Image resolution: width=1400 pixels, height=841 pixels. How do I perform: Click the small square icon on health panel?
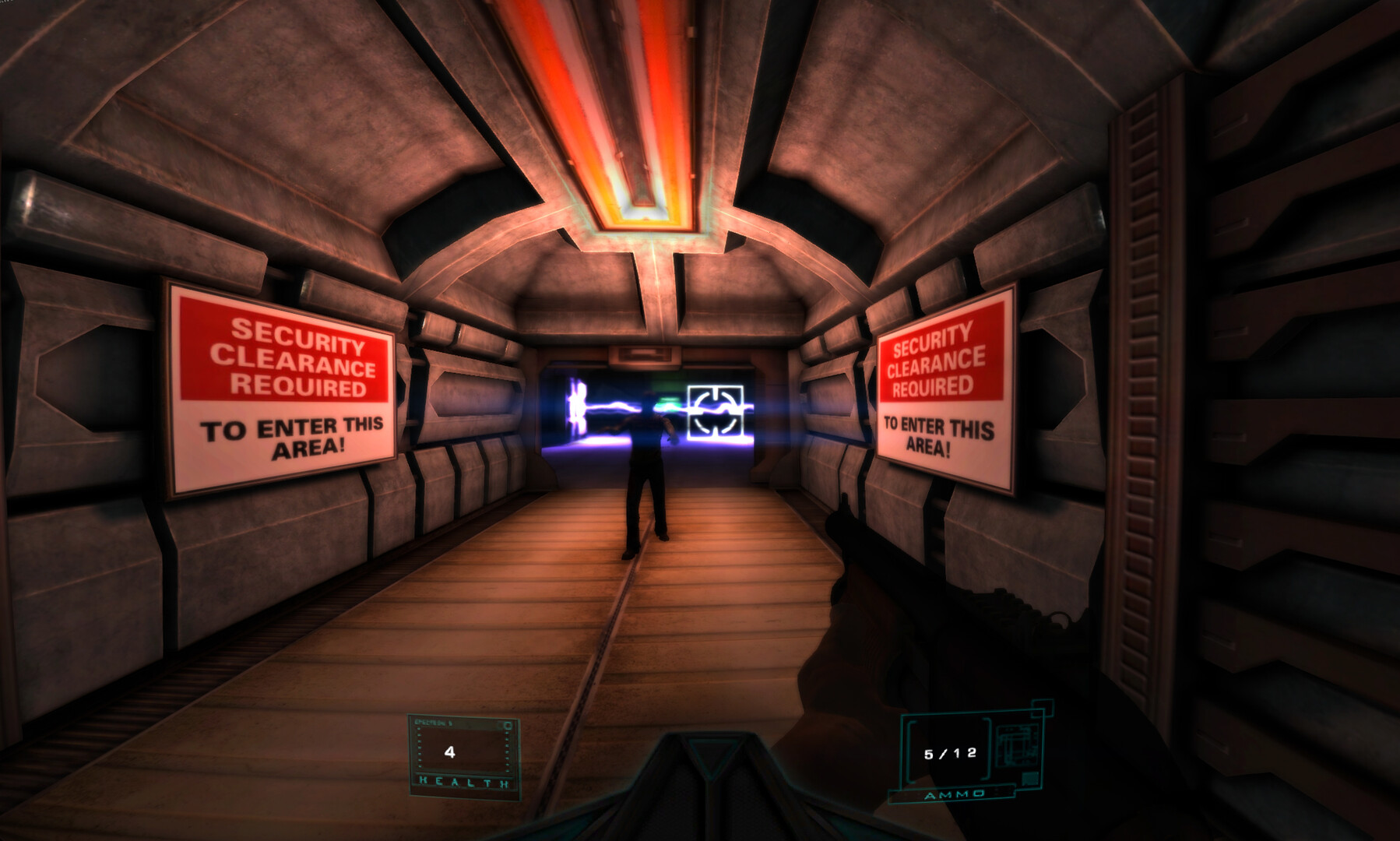point(508,725)
